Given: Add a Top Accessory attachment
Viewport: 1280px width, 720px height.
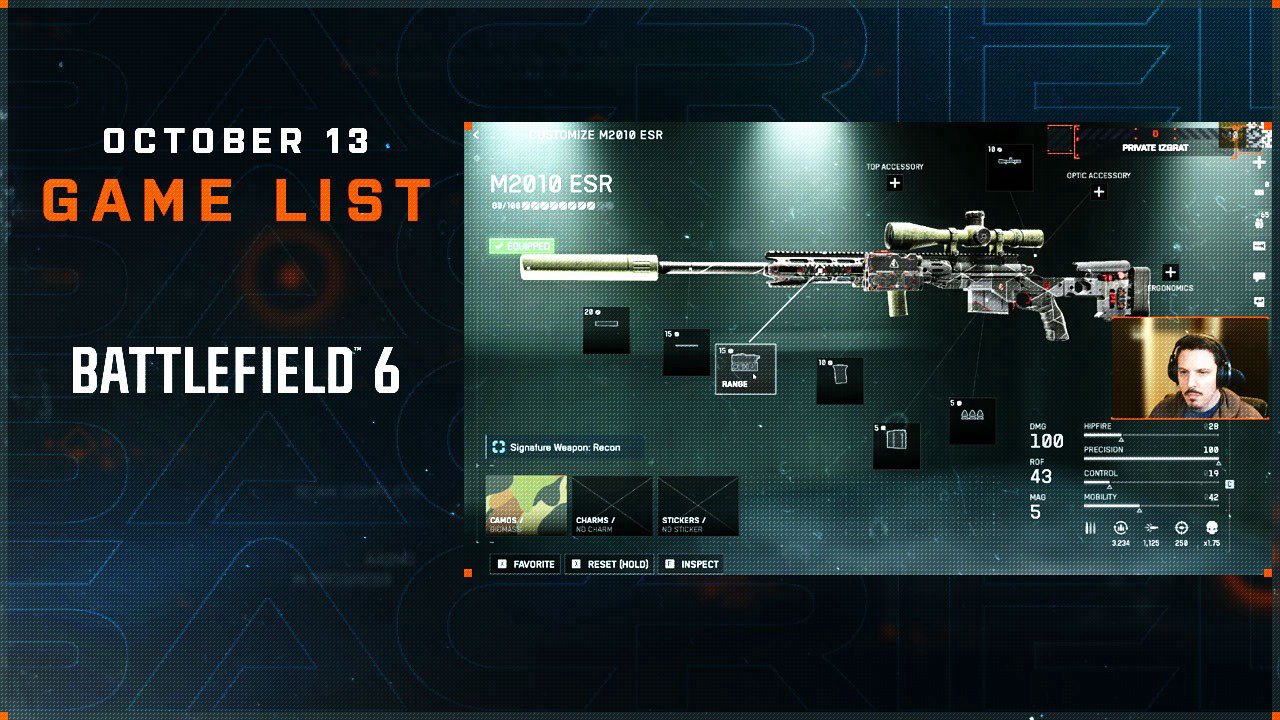Looking at the screenshot, I should click(895, 183).
